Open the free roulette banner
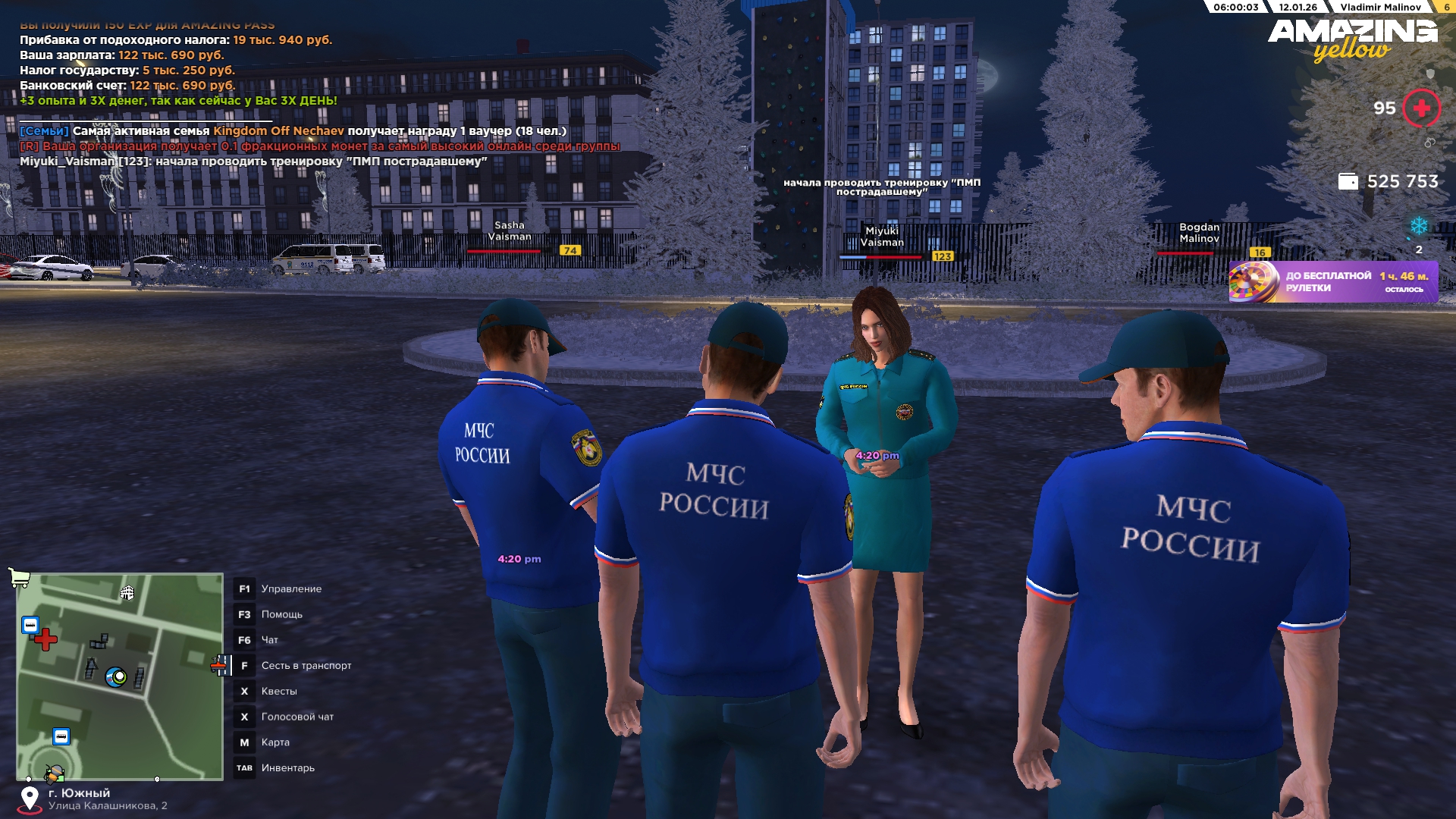The height and width of the screenshot is (819, 1456). (x=1332, y=282)
